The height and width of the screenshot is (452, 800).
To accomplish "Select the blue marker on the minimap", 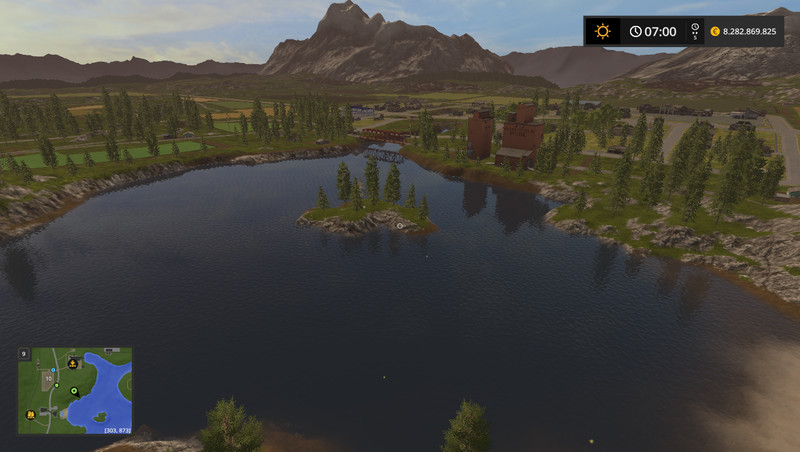I will (55, 371).
